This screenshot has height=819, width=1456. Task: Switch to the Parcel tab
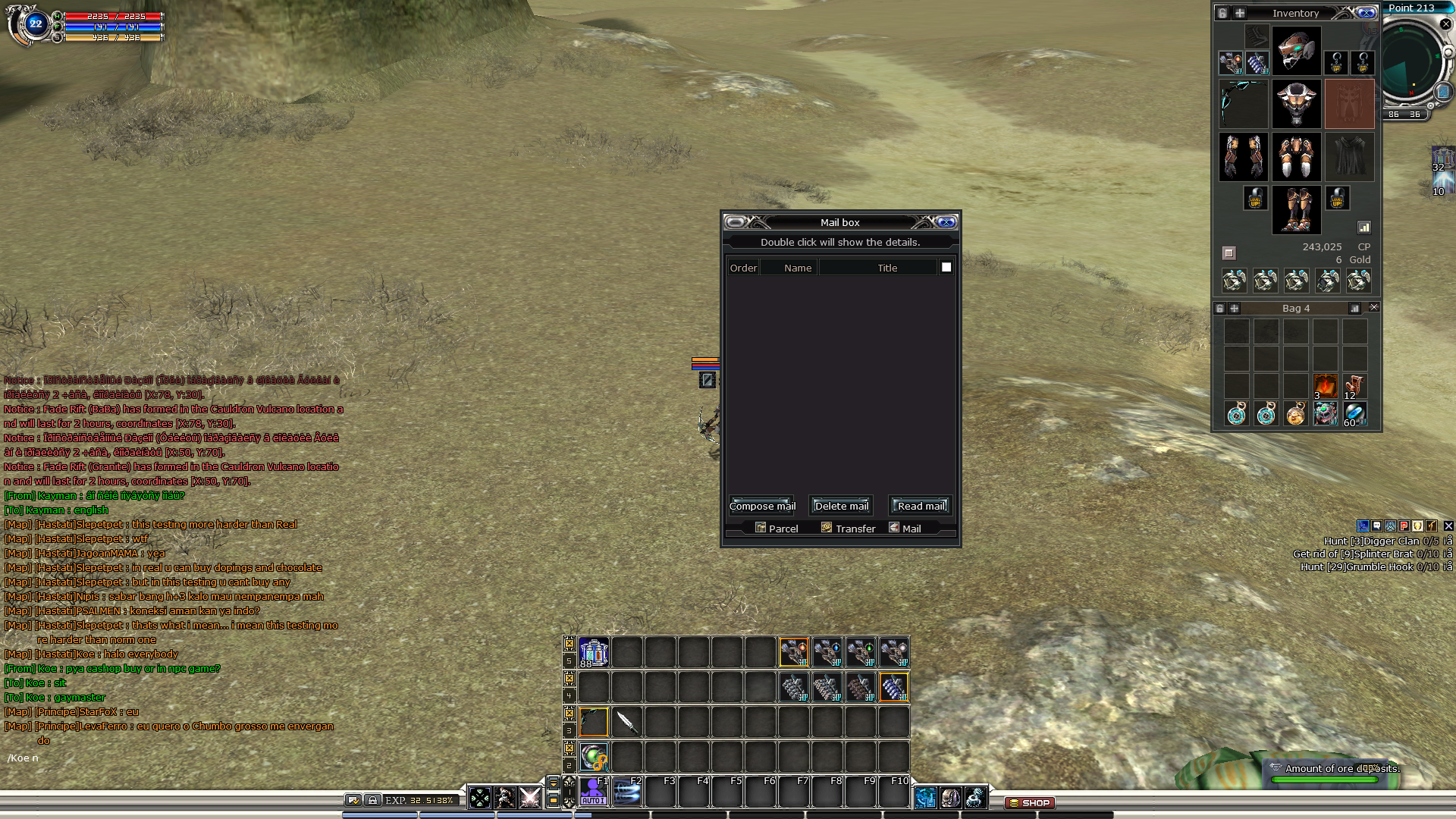point(777,529)
